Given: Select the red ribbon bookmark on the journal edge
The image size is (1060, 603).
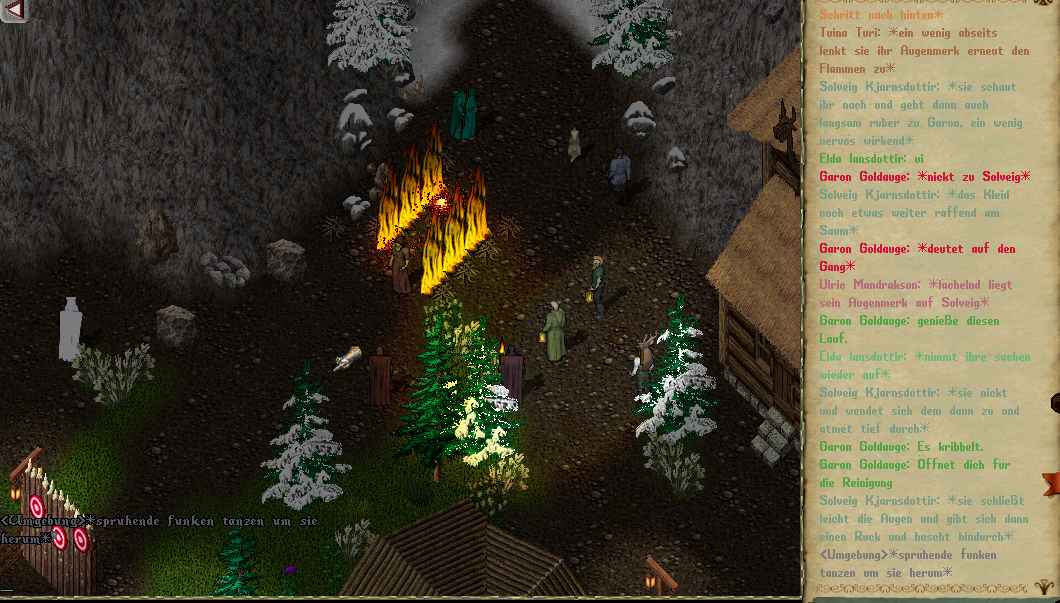Looking at the screenshot, I should click(x=1050, y=485).
